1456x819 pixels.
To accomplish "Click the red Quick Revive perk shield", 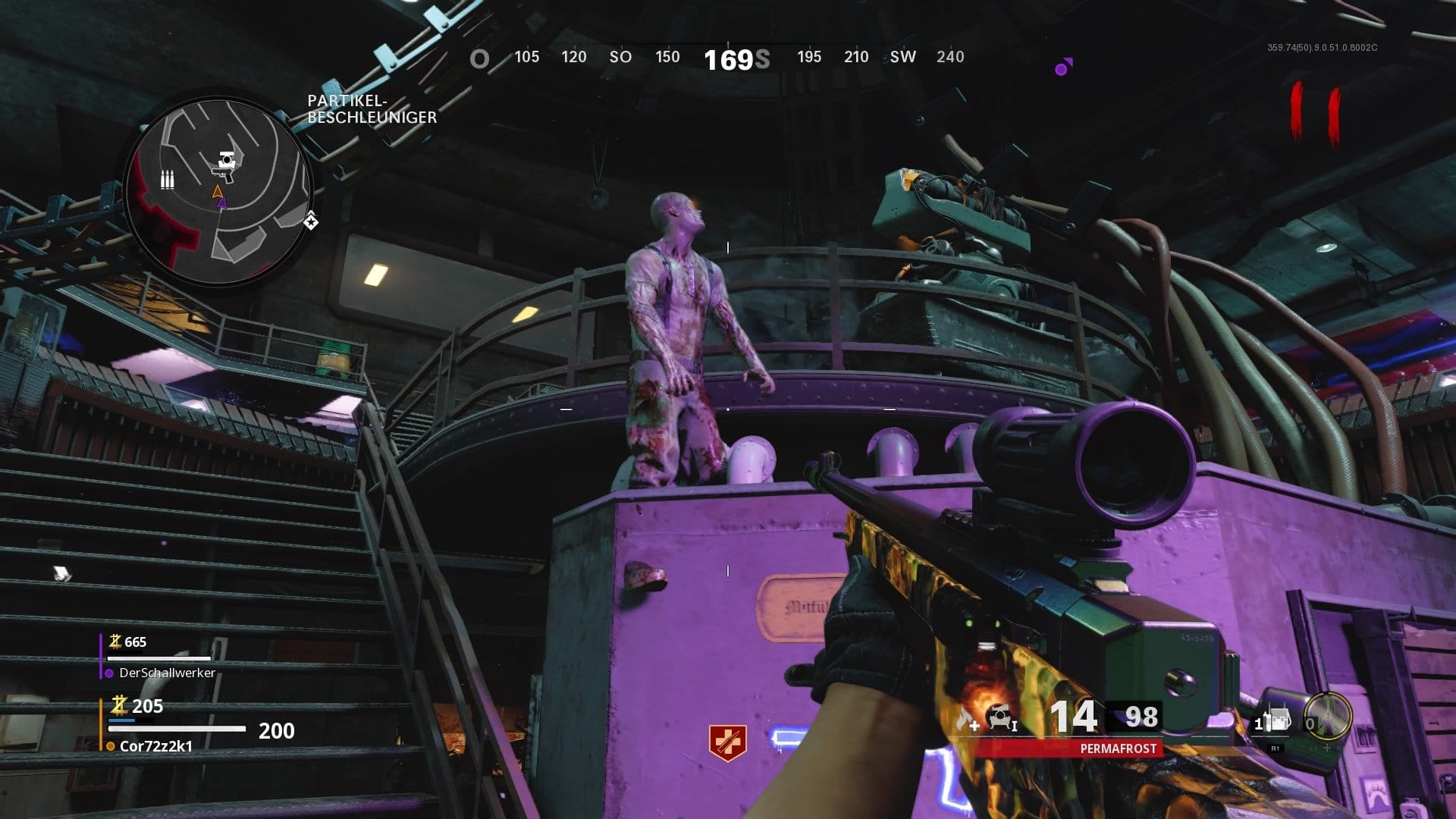I will (727, 742).
